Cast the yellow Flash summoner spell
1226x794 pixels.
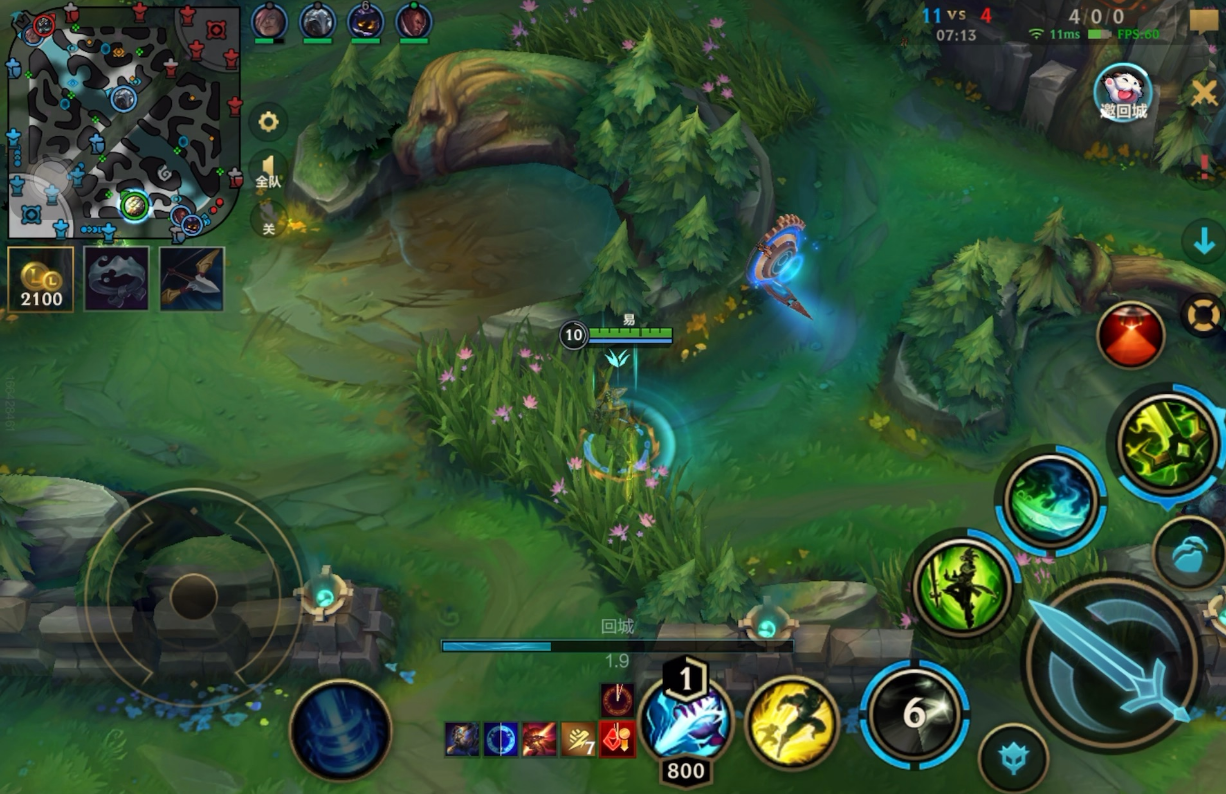[x=792, y=722]
